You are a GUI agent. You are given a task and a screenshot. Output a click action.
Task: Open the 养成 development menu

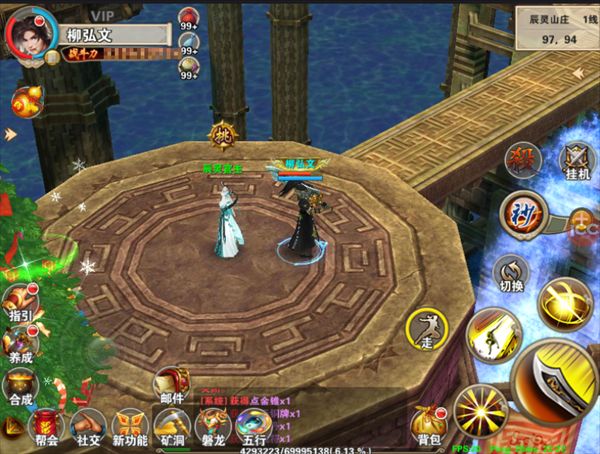[x=19, y=343]
